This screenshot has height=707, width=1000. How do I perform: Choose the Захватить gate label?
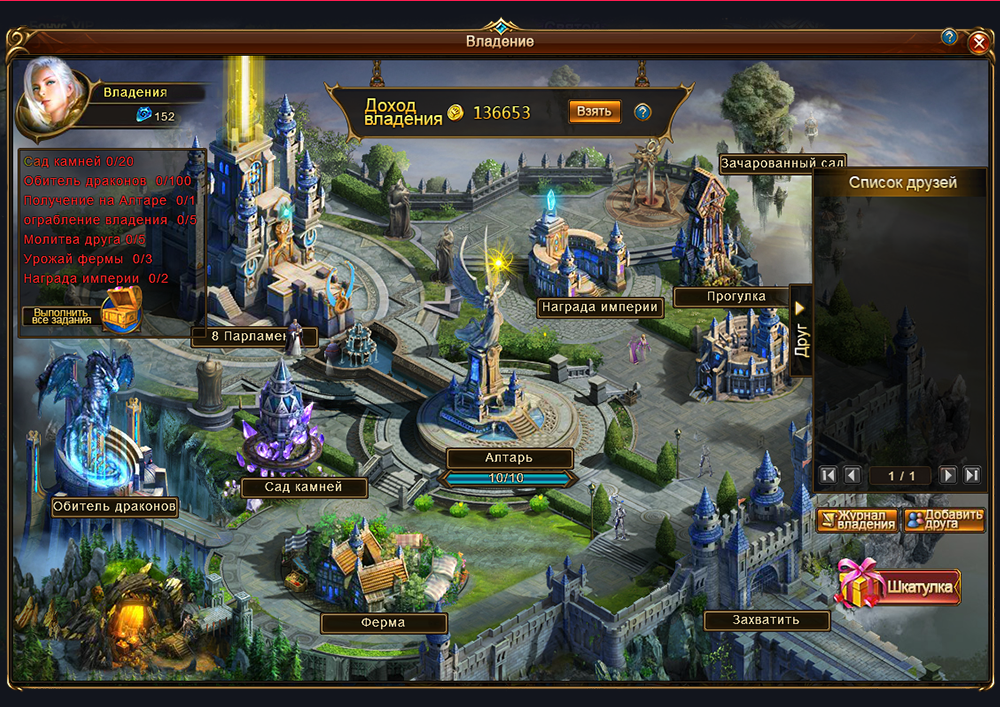[x=766, y=621]
